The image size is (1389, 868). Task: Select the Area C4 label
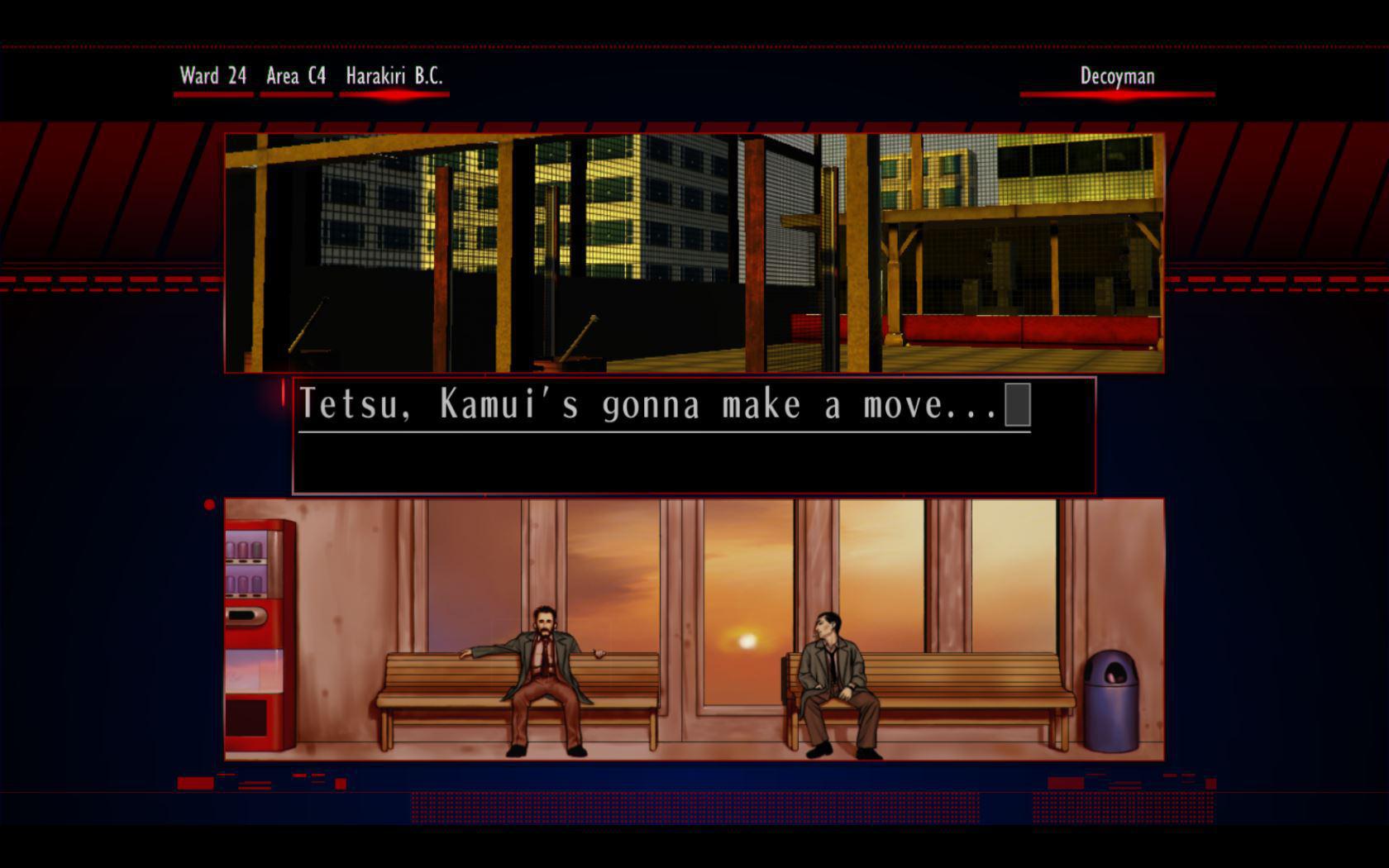tap(295, 76)
